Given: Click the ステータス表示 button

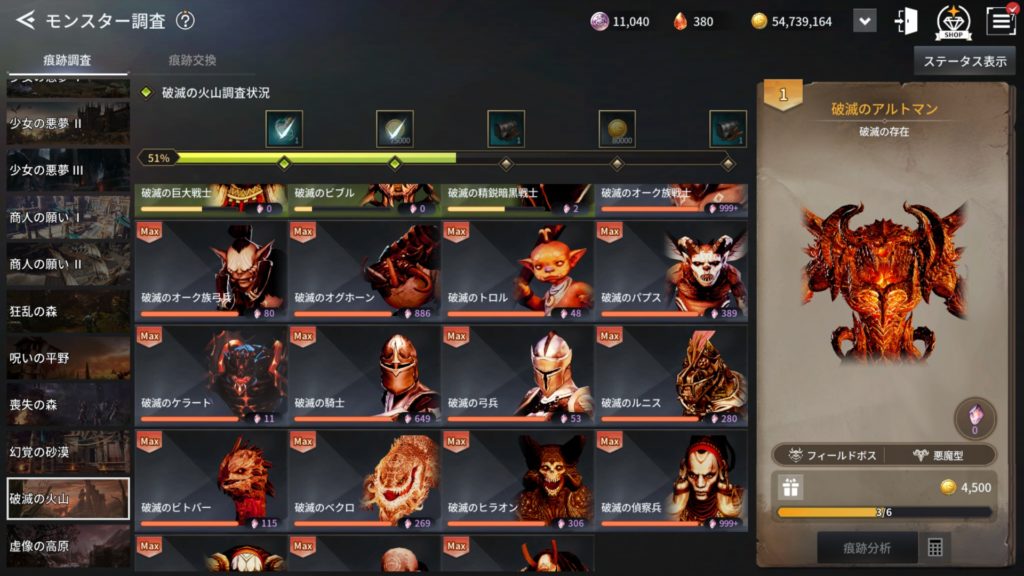Looking at the screenshot, I should tap(964, 61).
